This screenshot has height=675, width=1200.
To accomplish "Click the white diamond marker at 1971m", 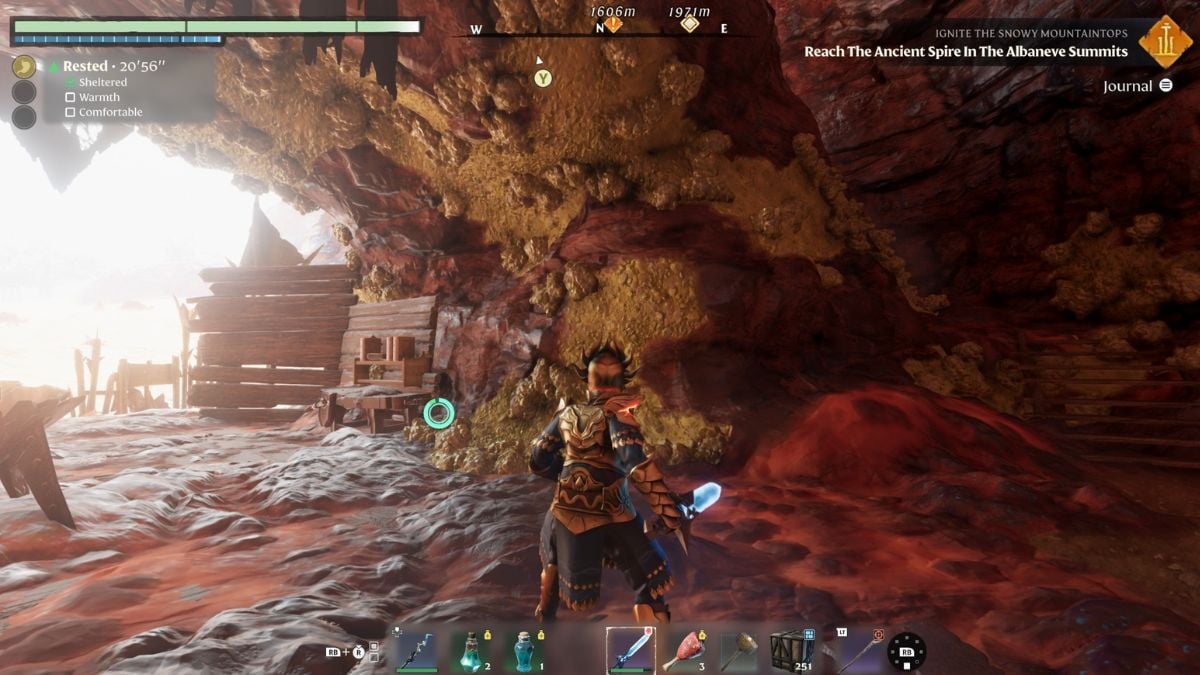I will tap(689, 24).
